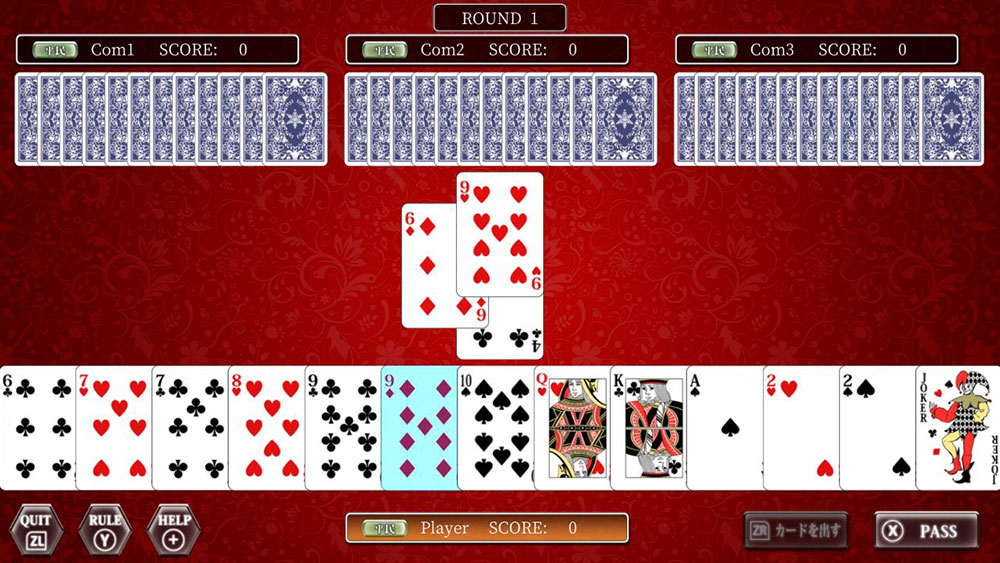The height and width of the screenshot is (563, 1000).
Task: Click the PASS button
Action: tap(926, 531)
